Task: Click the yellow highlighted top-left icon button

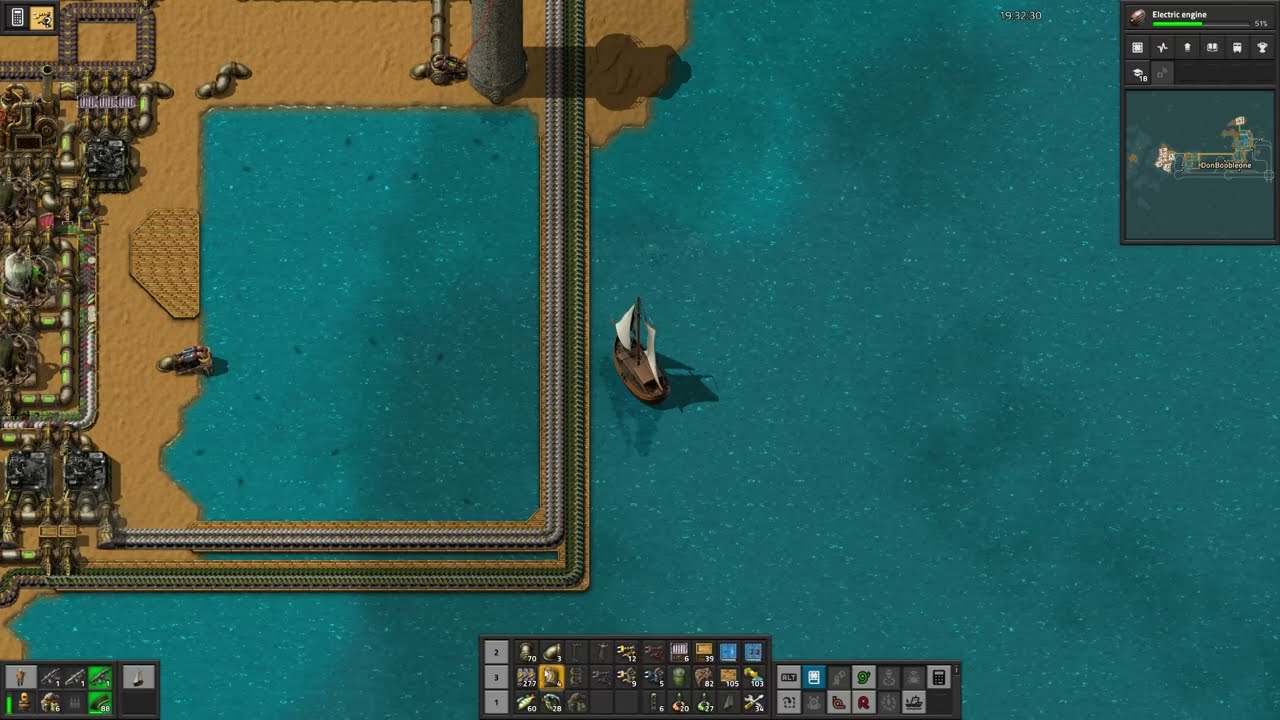Action: (x=42, y=18)
